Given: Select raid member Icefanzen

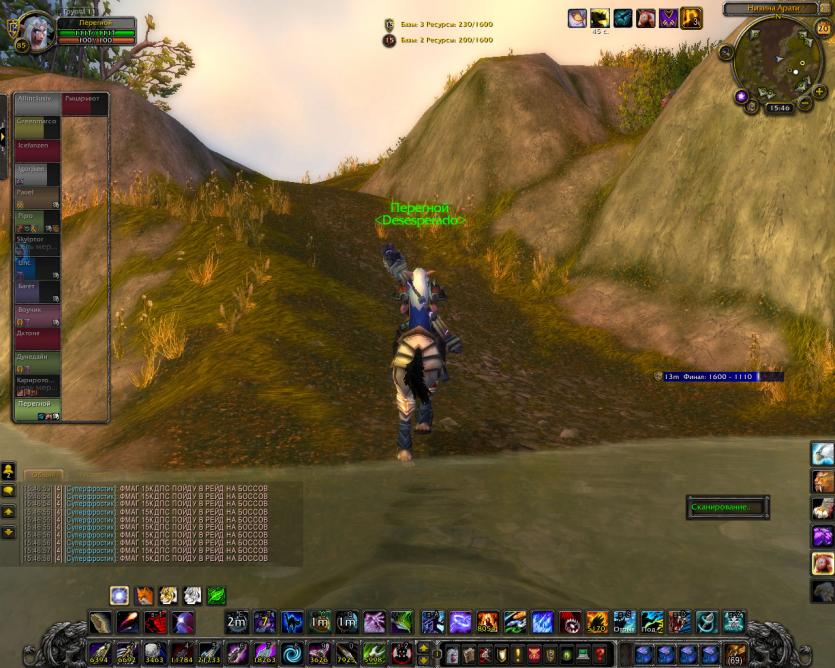Looking at the screenshot, I should [x=37, y=151].
